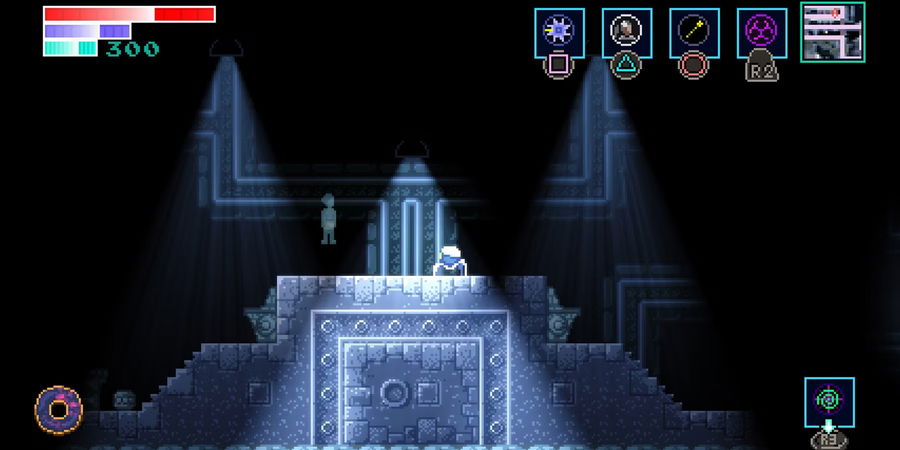Activate the green spiral target icon
The width and height of the screenshot is (900, 450).
coord(829,402)
